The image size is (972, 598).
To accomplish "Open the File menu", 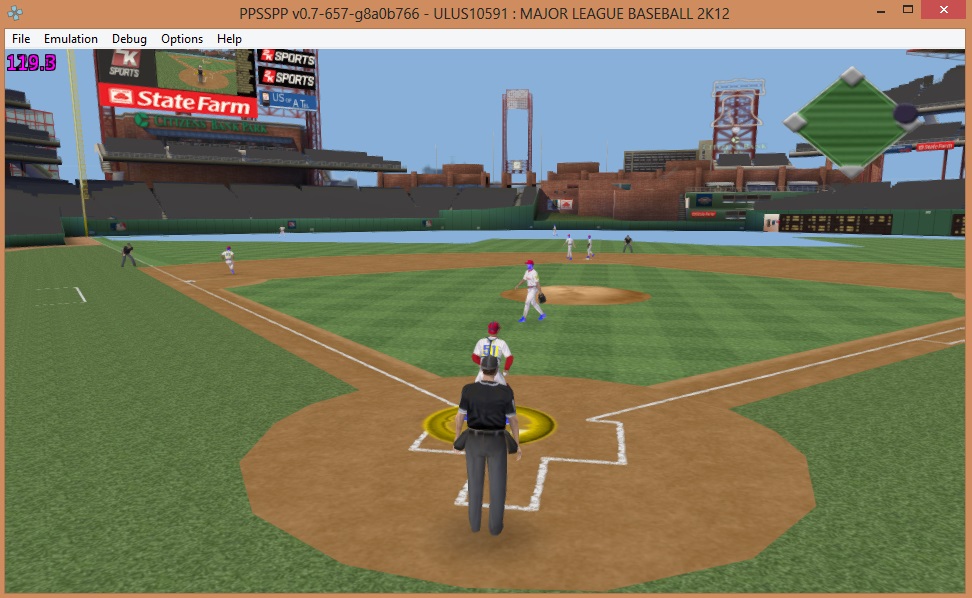I will 21,39.
